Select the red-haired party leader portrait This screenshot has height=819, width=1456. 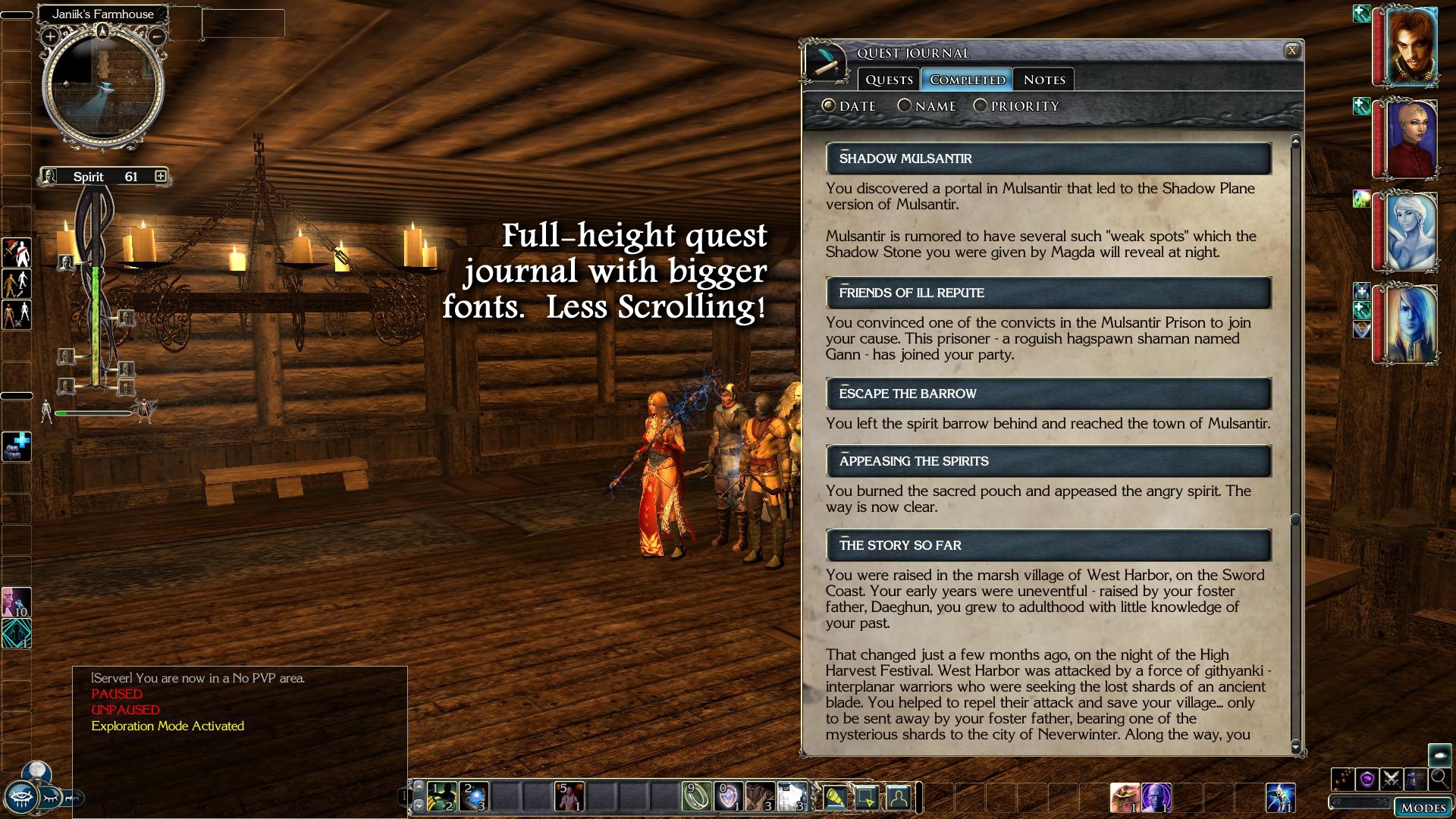coord(1411,45)
